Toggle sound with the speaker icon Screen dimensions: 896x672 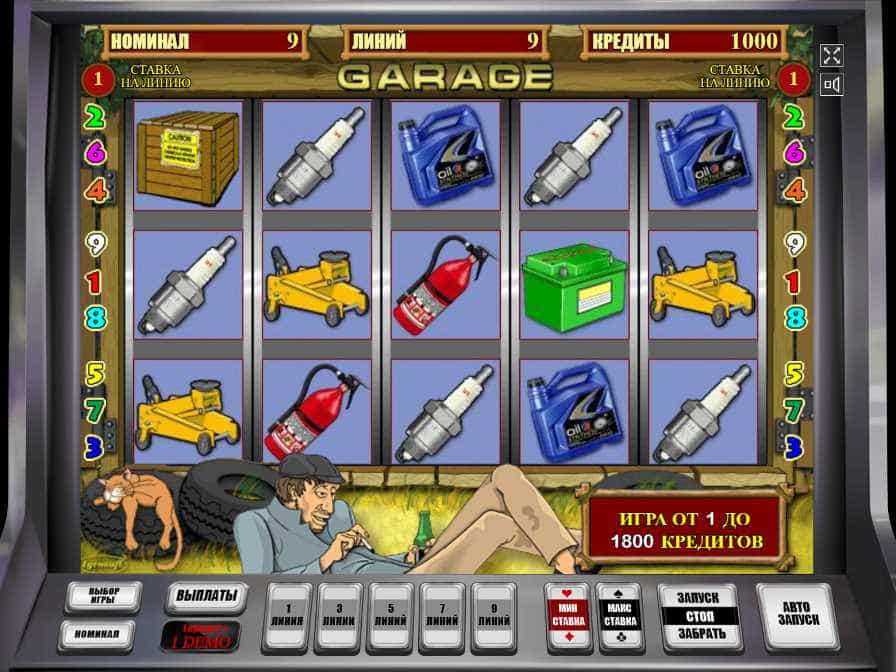click(832, 85)
